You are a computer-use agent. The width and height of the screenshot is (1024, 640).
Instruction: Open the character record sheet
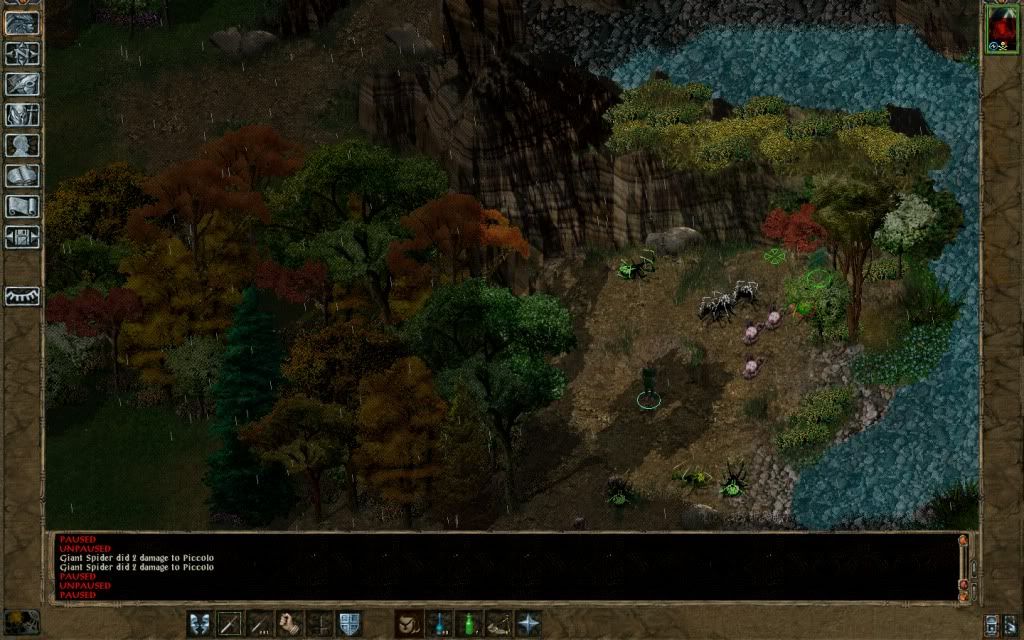point(22,146)
